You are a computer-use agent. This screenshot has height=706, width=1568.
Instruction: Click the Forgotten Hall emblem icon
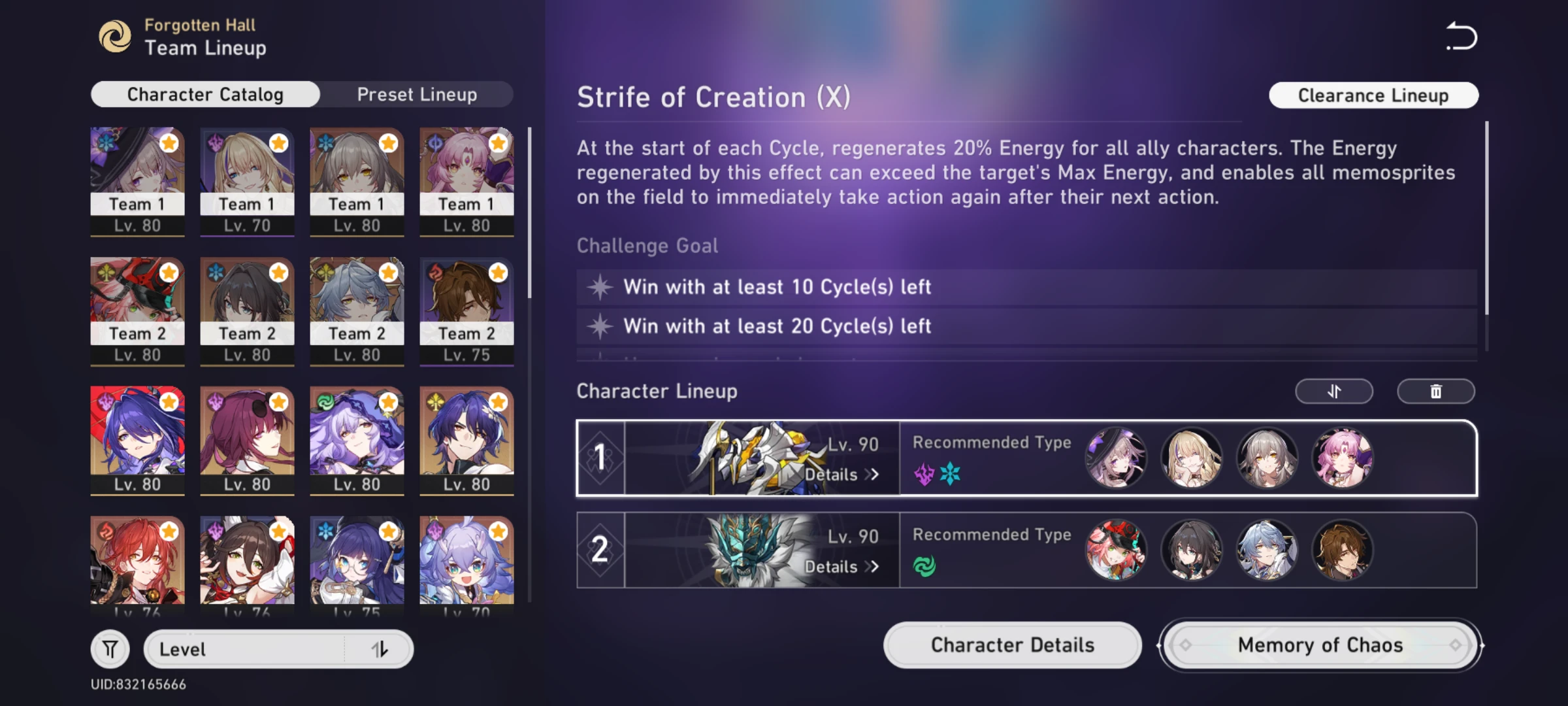tap(116, 36)
